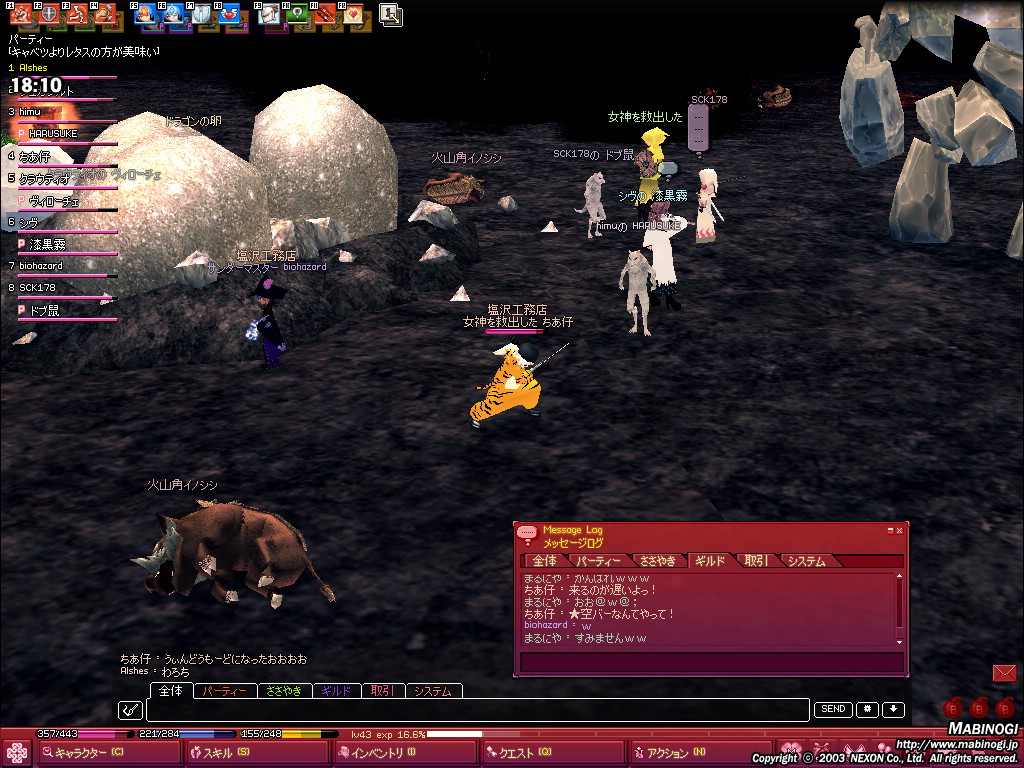Use the F2 shield defense skill
Viewport: 1024px width, 768px height.
(x=48, y=14)
